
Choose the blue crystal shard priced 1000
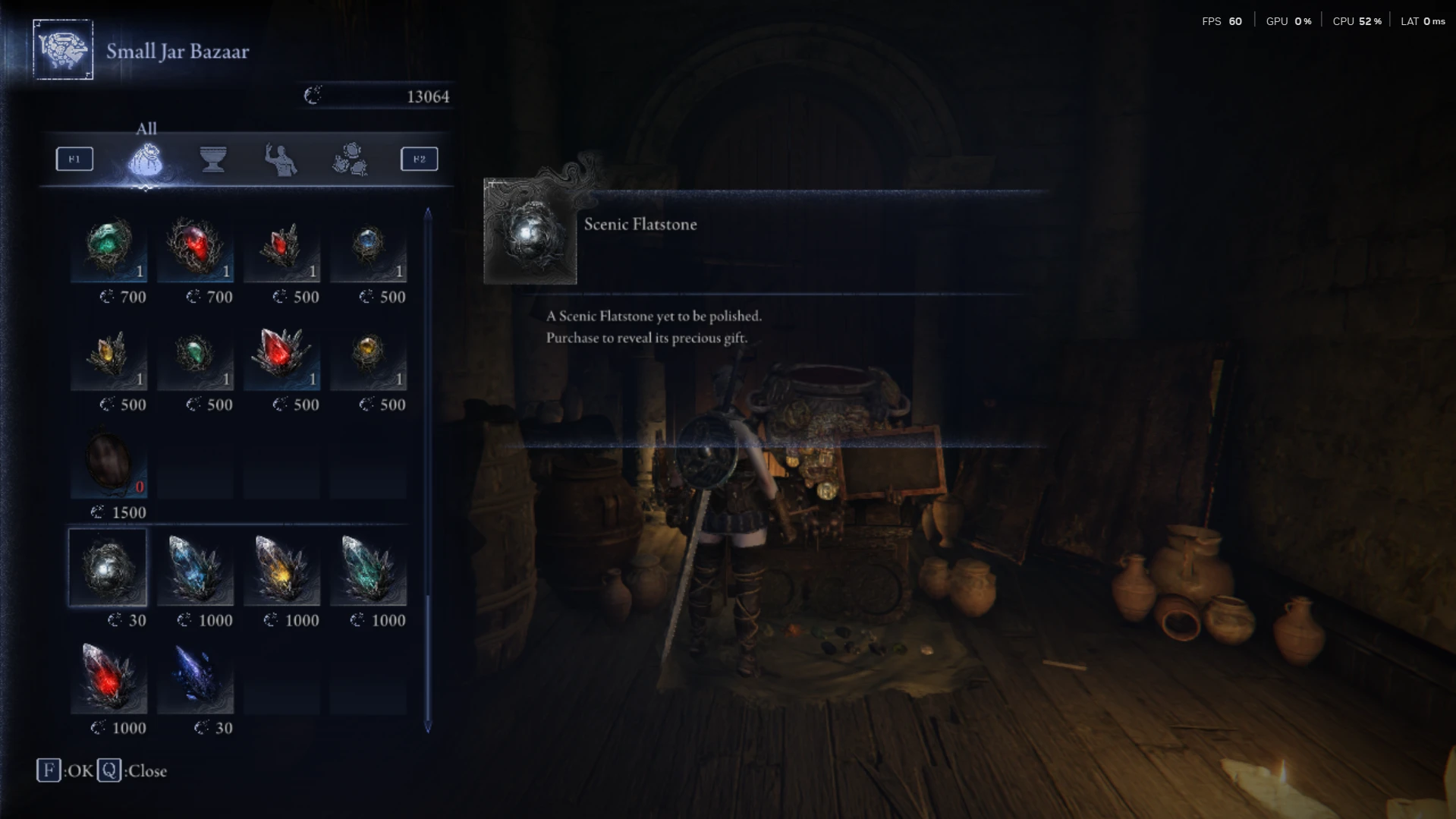point(195,569)
